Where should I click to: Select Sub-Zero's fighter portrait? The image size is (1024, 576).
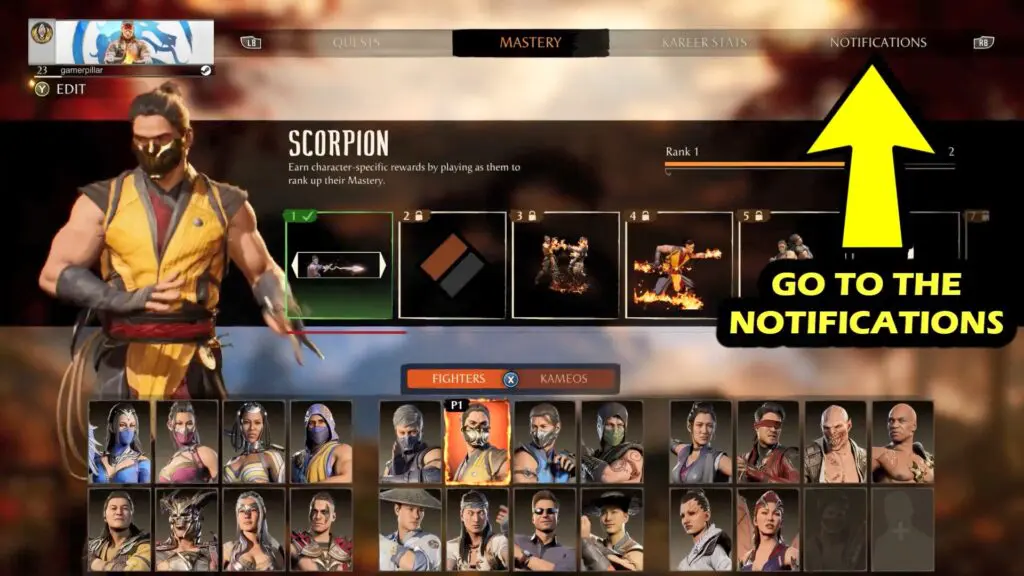(544, 442)
